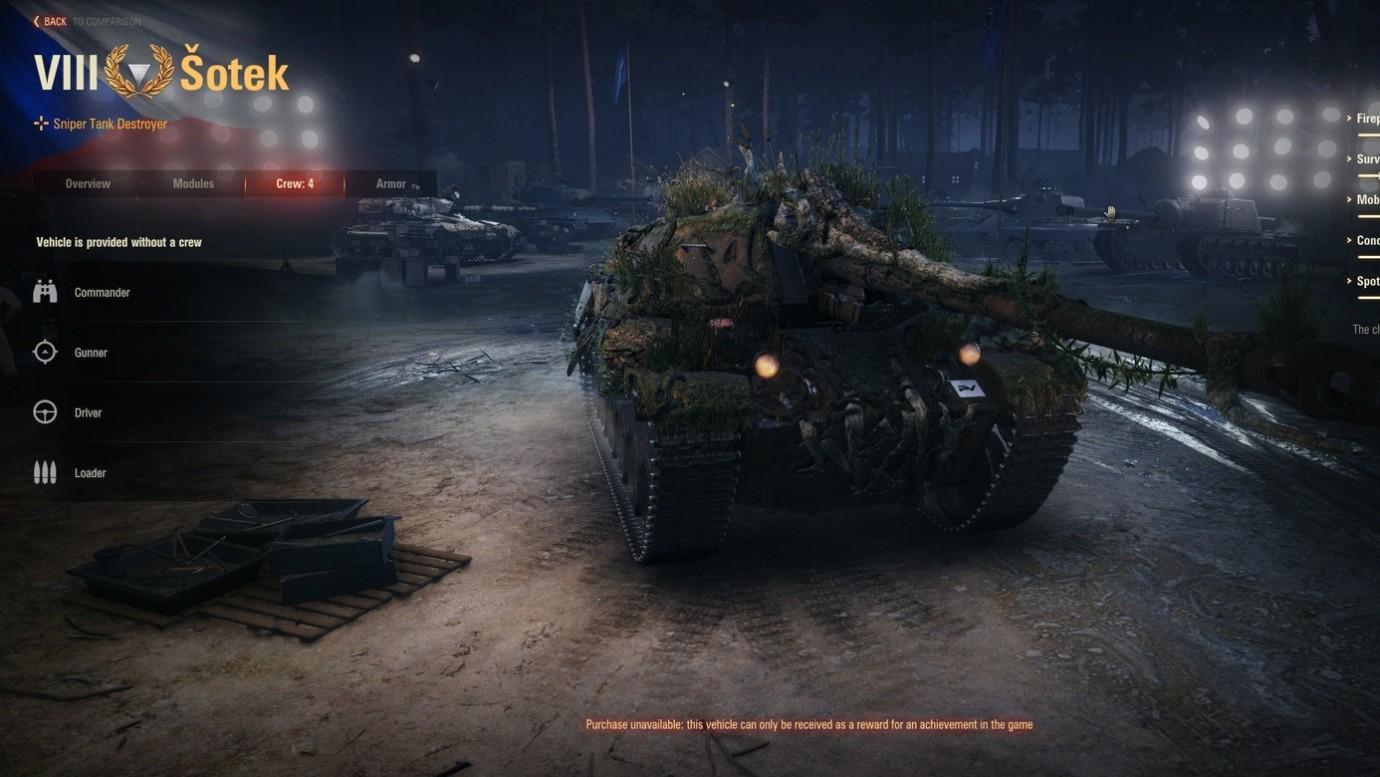Switch to the Overview tab
This screenshot has height=777, width=1380.
87,184
